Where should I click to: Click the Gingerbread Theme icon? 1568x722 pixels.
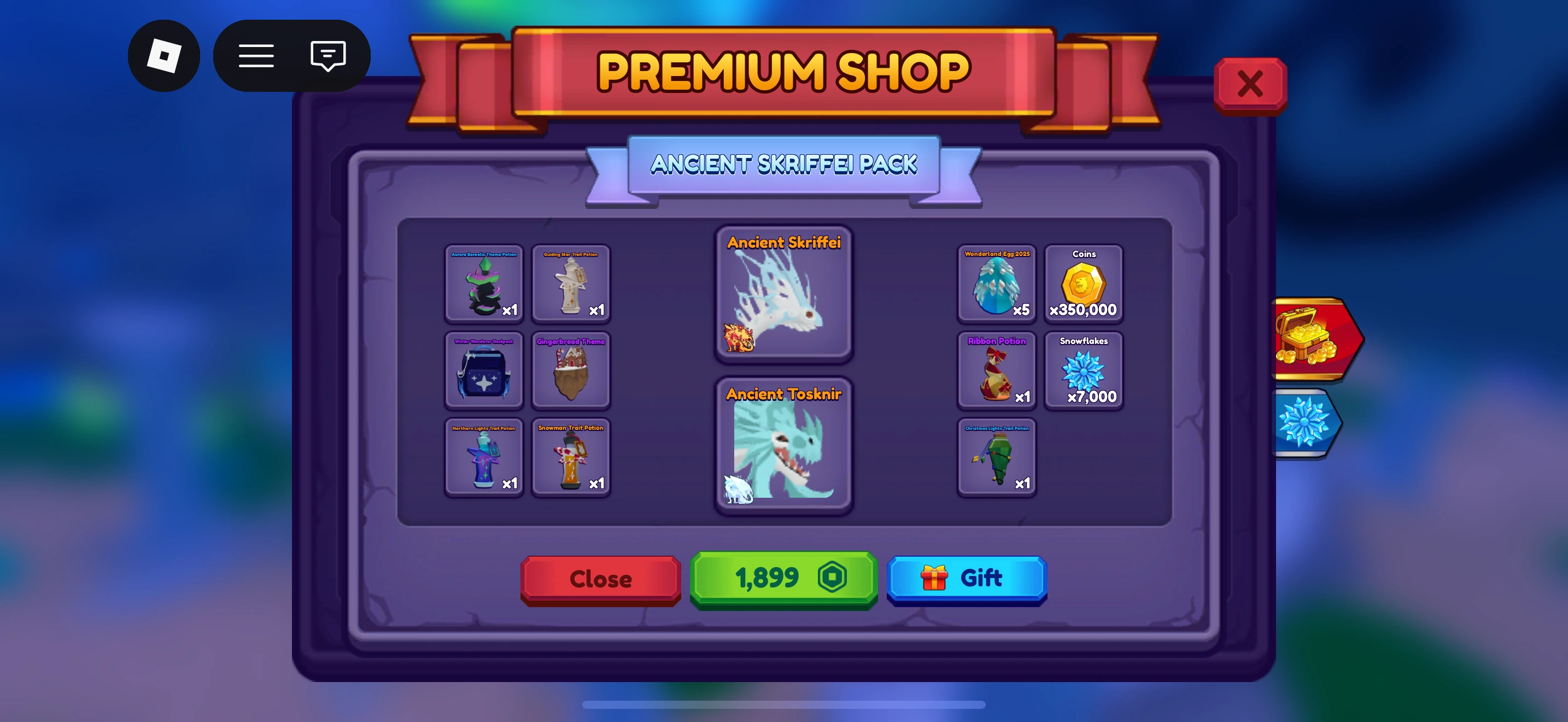(571, 371)
